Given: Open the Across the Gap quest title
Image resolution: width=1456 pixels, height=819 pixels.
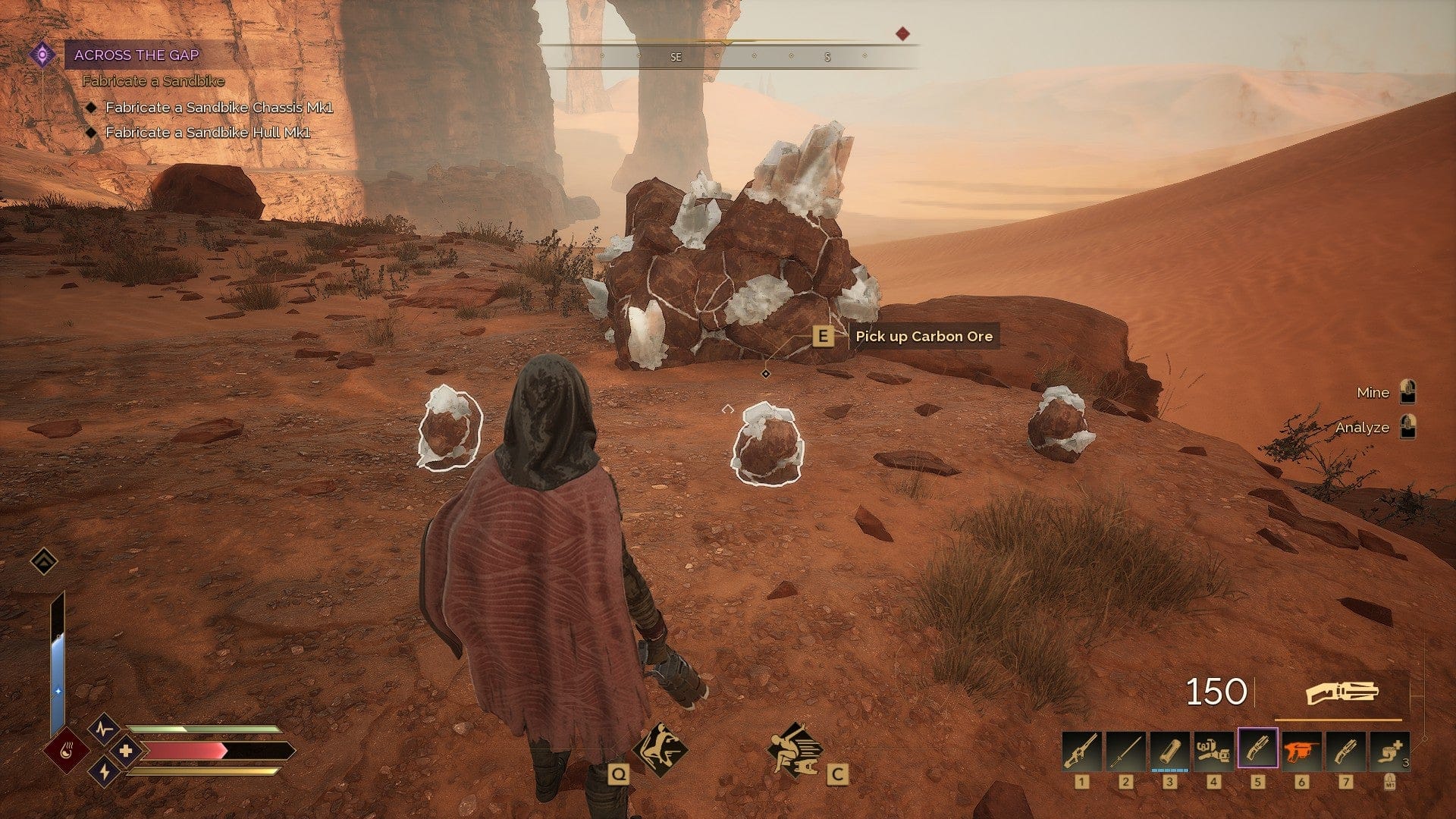Looking at the screenshot, I should click(136, 55).
